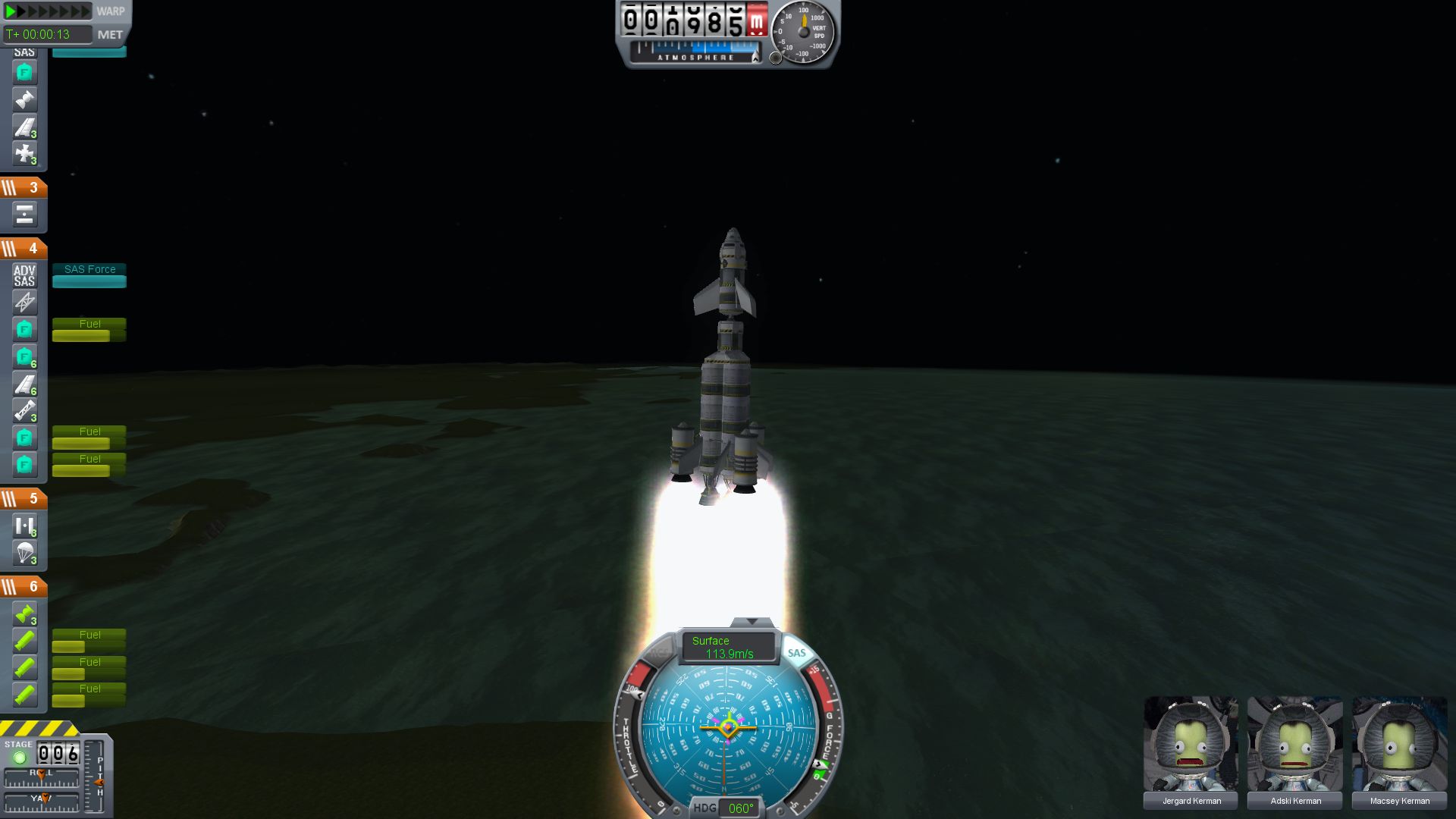Image resolution: width=1456 pixels, height=819 pixels.
Task: Click the time warp arrows bar
Action: [47, 11]
